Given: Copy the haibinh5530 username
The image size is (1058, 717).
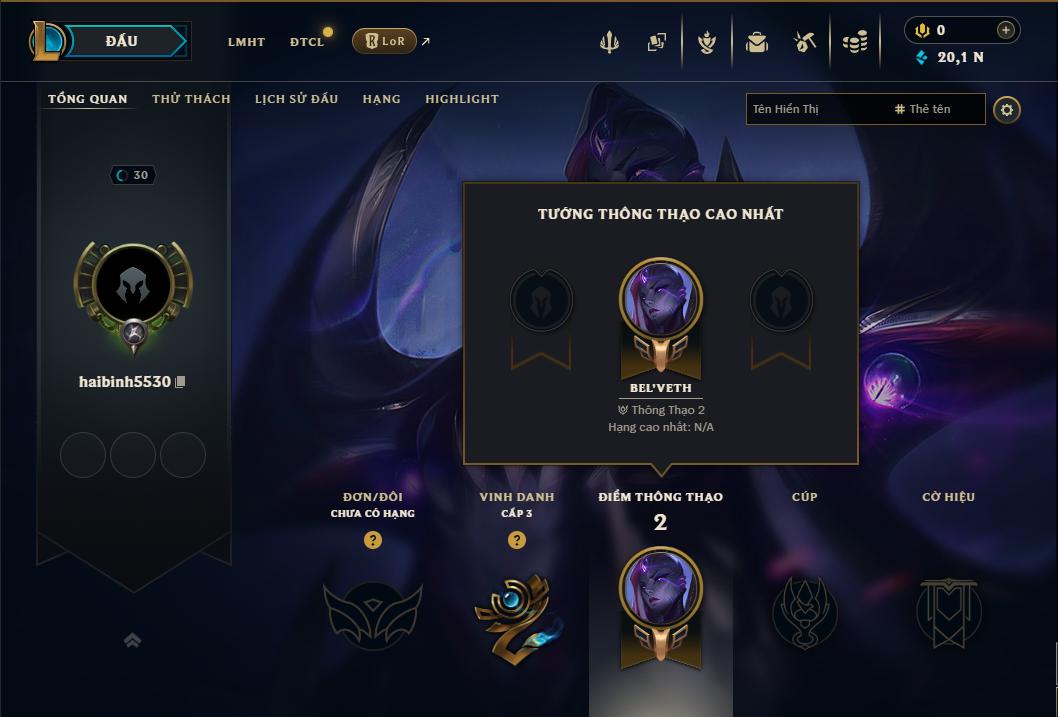Looking at the screenshot, I should tap(181, 382).
